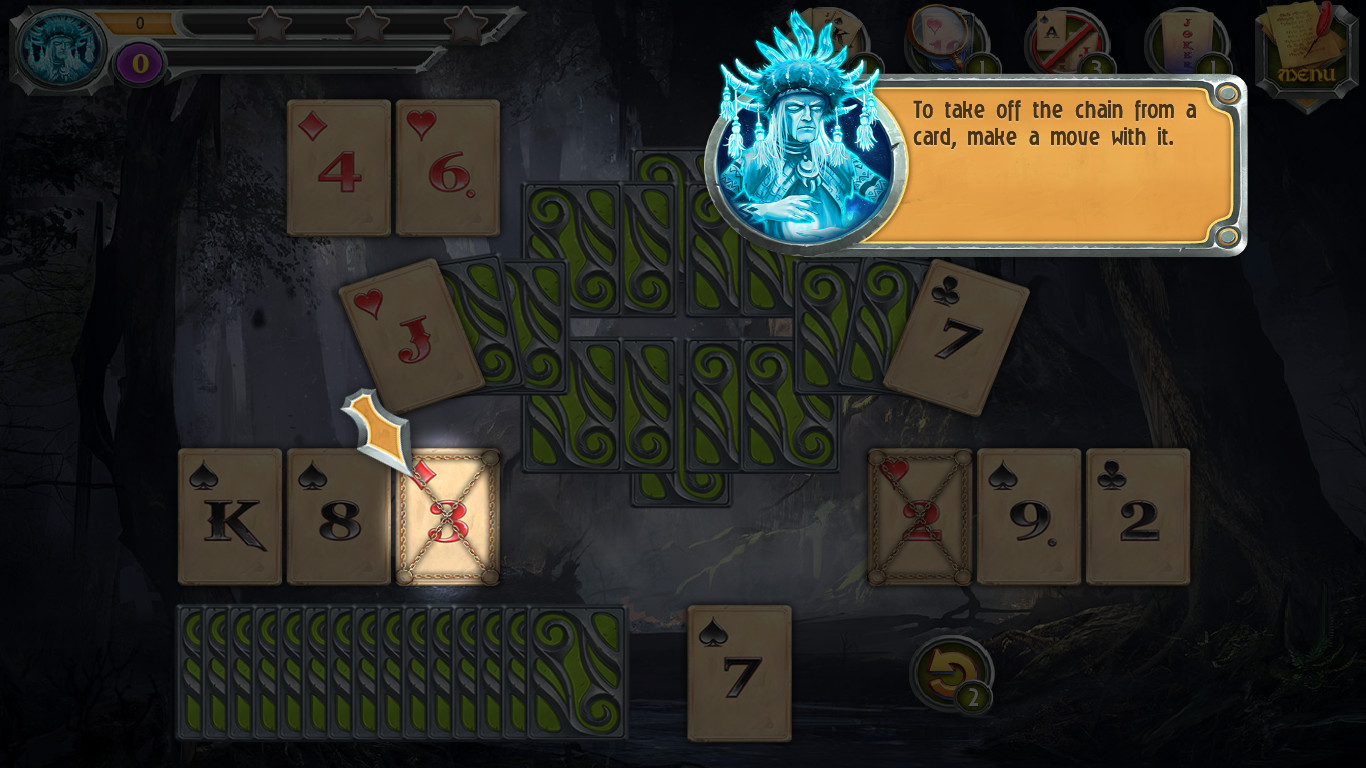
Task: Select the King of spades card
Action: 228,516
